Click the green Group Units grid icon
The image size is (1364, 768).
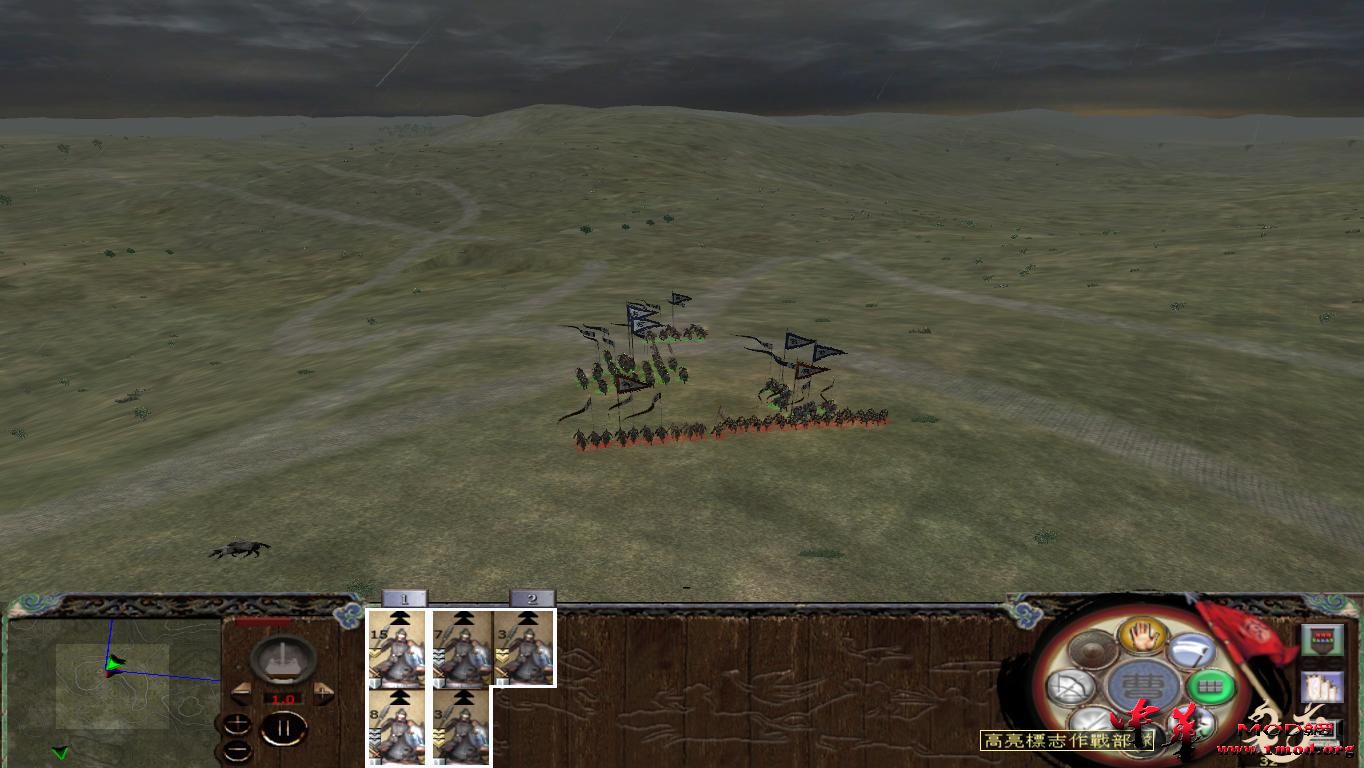click(x=1209, y=686)
